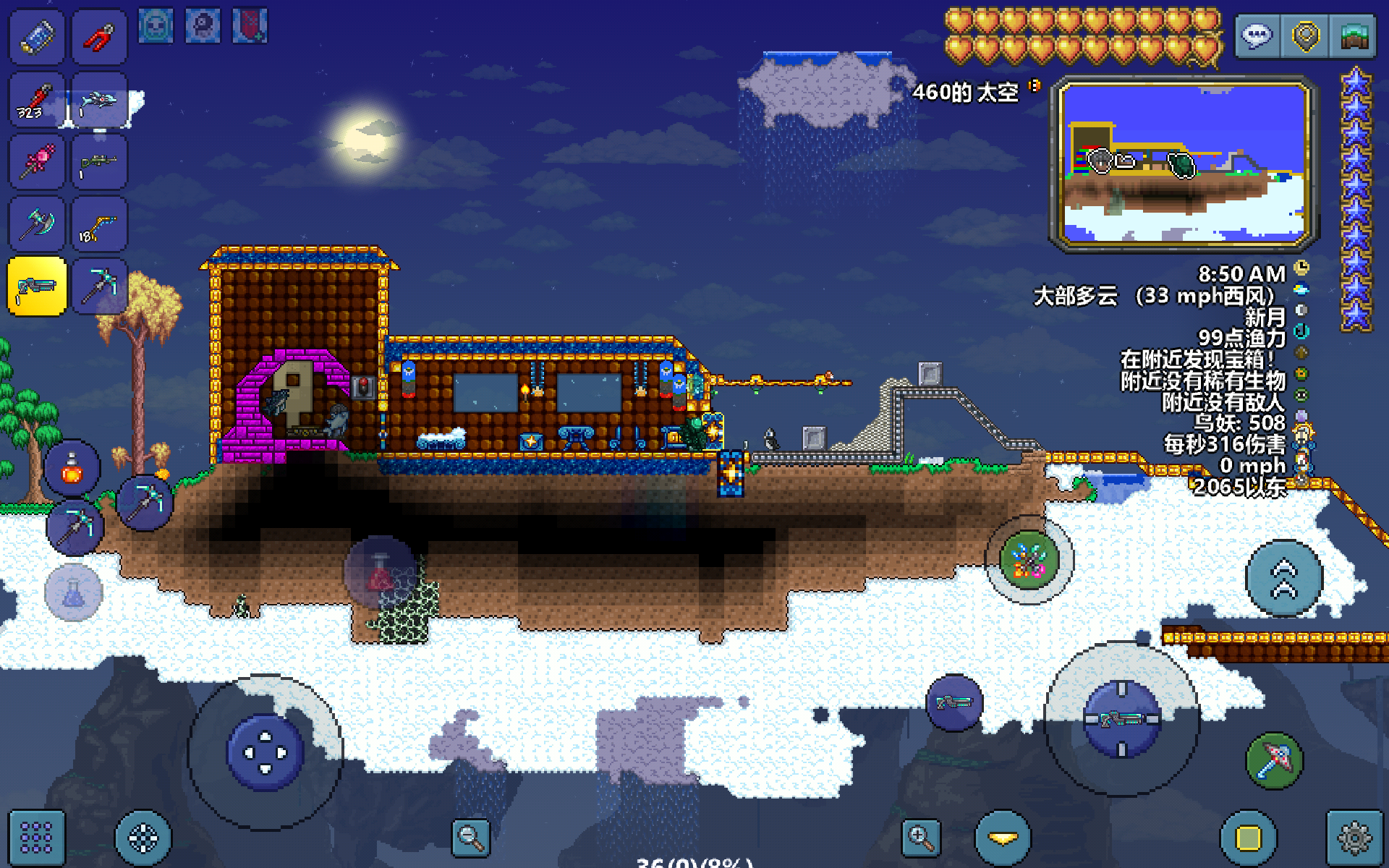Zoom in with the plus magnifier
This screenshot has height=868, width=1389.
(921, 838)
